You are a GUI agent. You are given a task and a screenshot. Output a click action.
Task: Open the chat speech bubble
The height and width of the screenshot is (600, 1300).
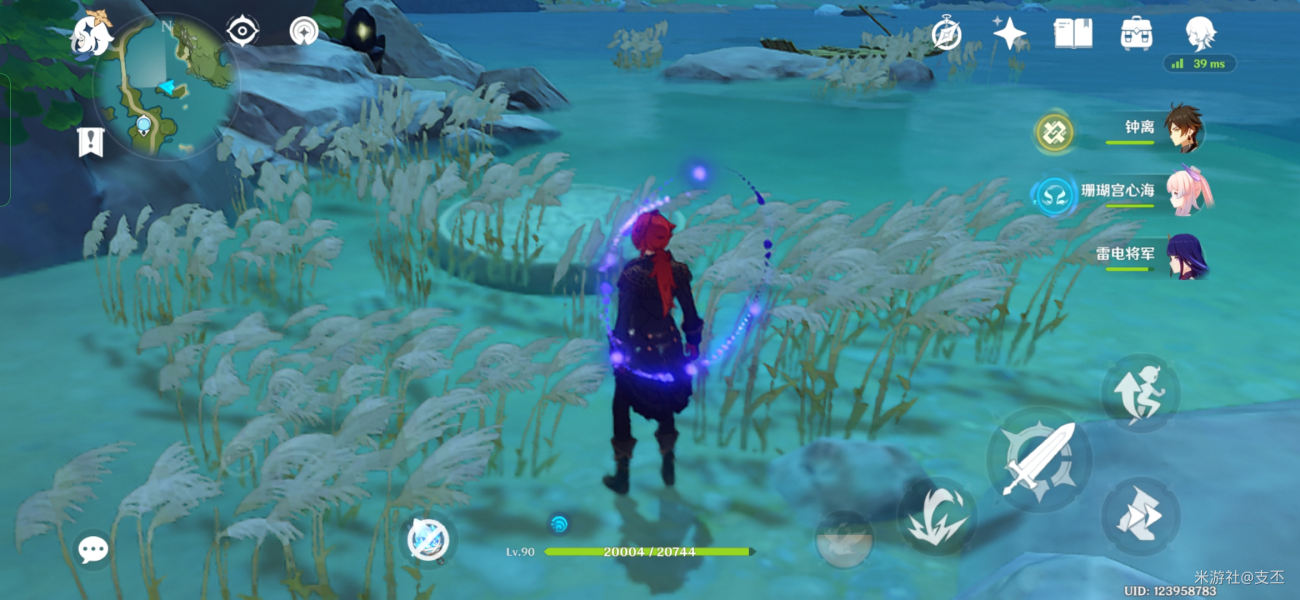tap(93, 549)
